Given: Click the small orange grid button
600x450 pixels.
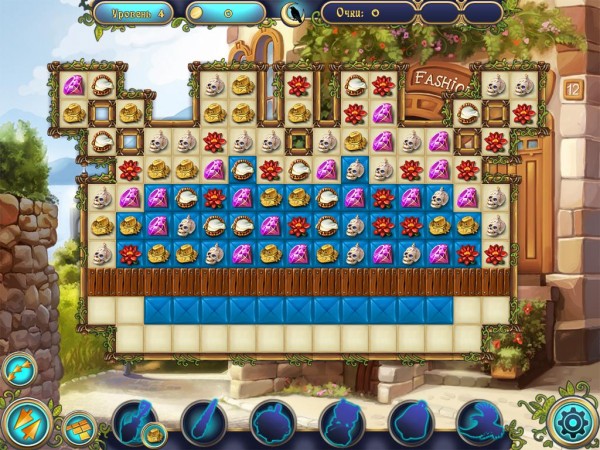Looking at the screenshot, I should coord(78,428).
